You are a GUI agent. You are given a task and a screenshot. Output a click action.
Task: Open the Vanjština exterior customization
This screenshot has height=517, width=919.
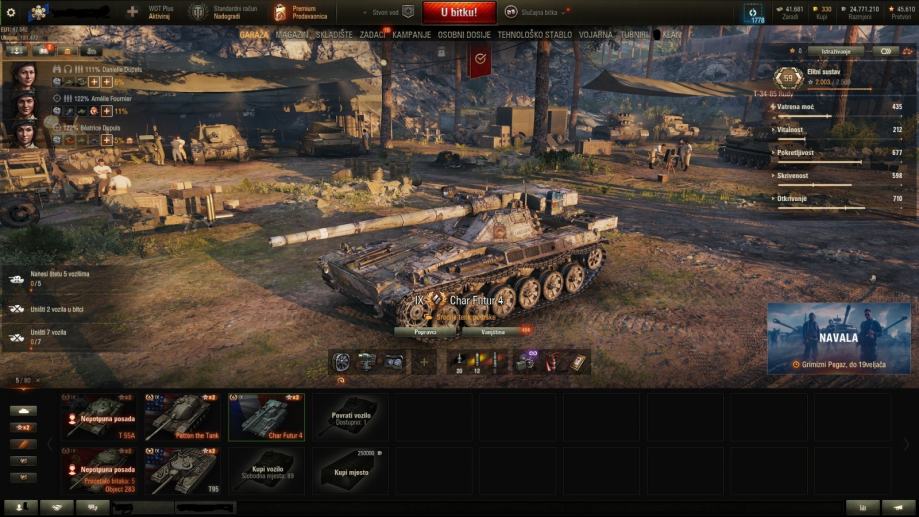pyautogui.click(x=493, y=330)
